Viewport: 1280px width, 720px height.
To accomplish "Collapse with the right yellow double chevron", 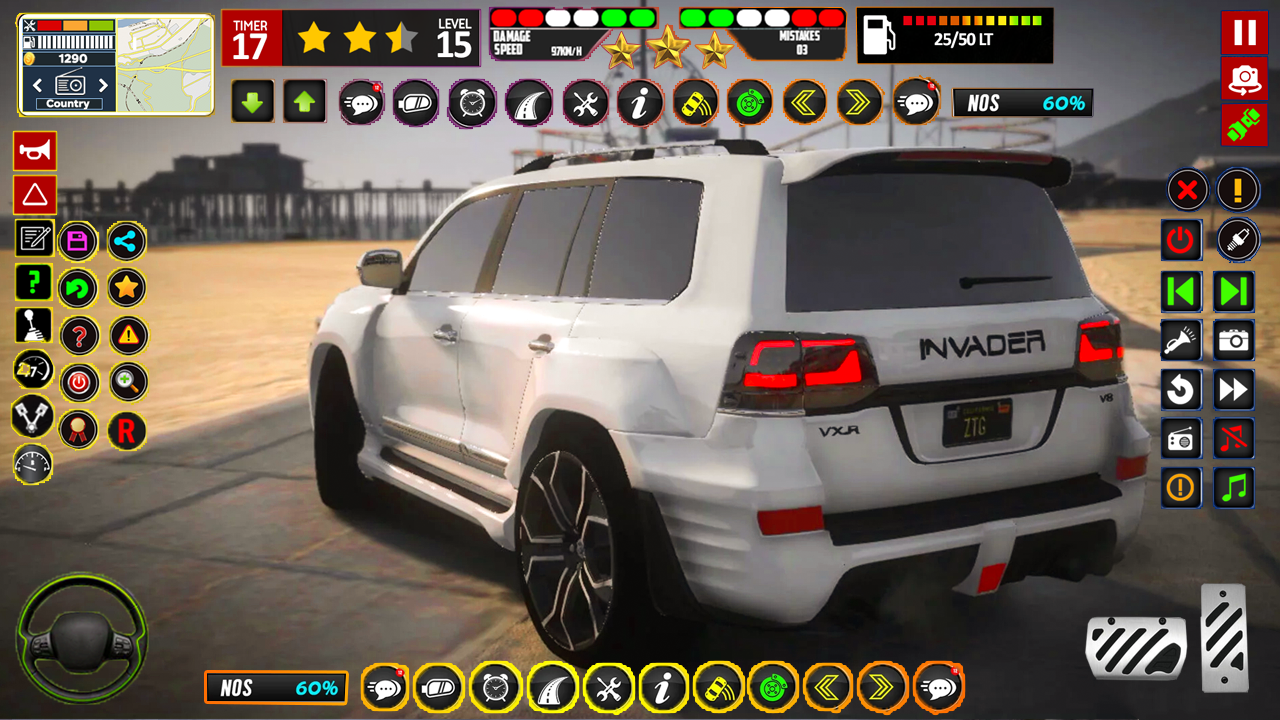I will click(858, 101).
